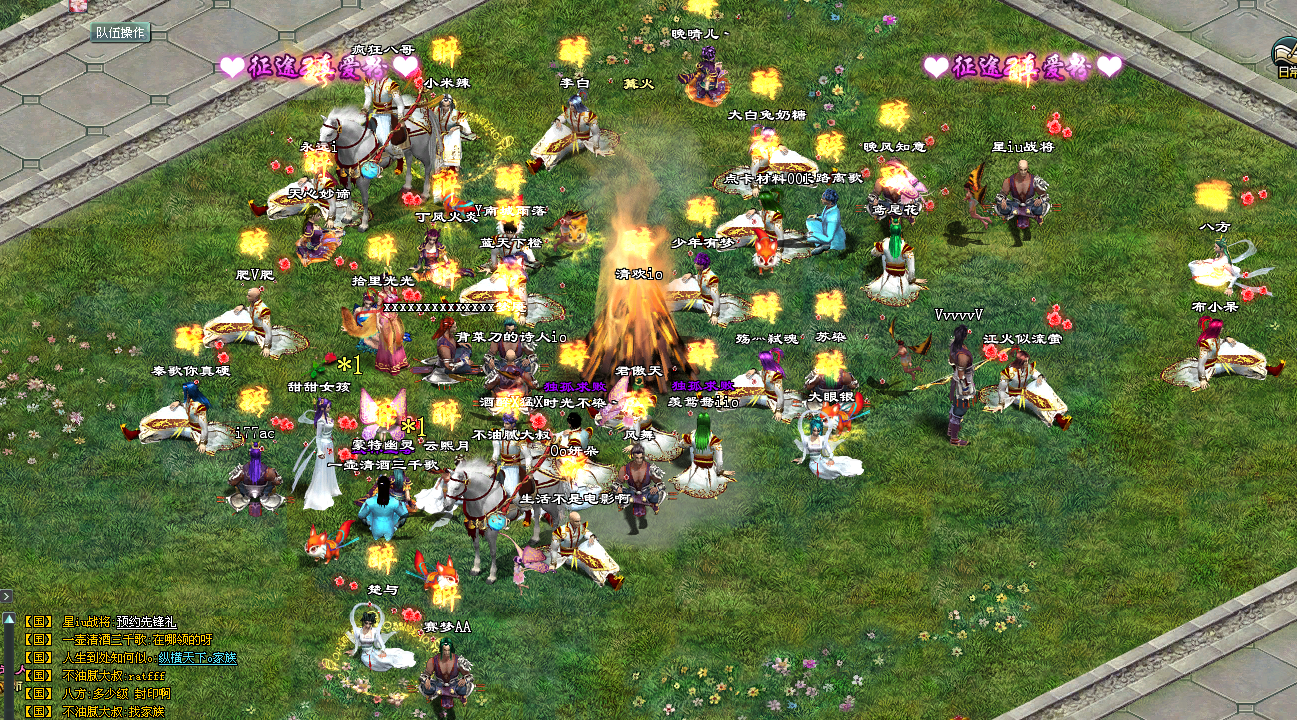Open the 队伍操作 team operations button
This screenshot has height=720, width=1297.
(x=121, y=32)
